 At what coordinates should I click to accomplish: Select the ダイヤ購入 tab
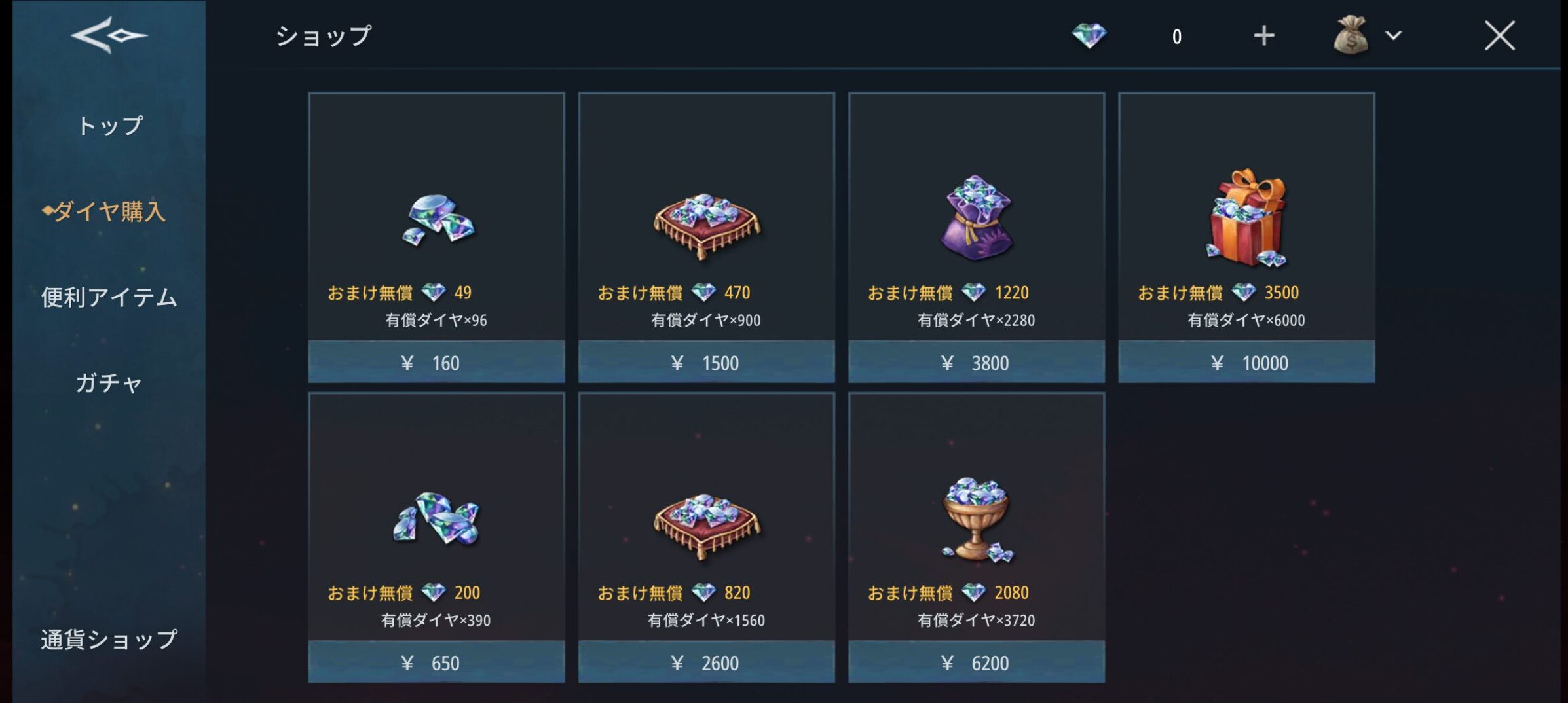(x=109, y=211)
